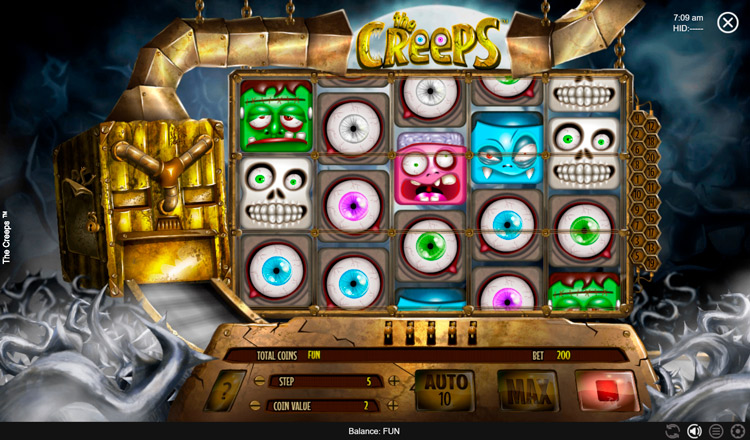Screen dimensions: 750x440
Task: Set the bet to MAX
Action: tap(527, 388)
